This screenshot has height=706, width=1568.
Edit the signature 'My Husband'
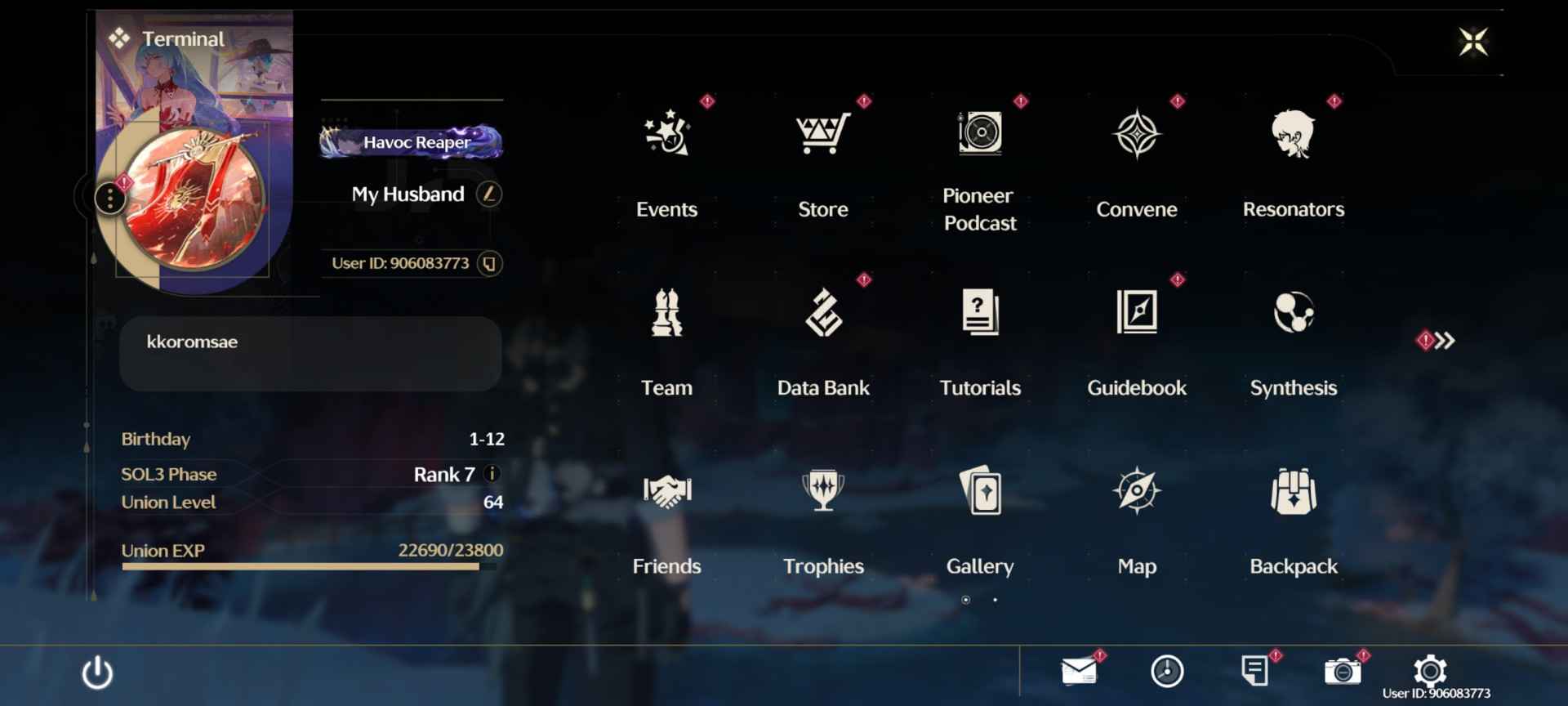click(x=488, y=194)
